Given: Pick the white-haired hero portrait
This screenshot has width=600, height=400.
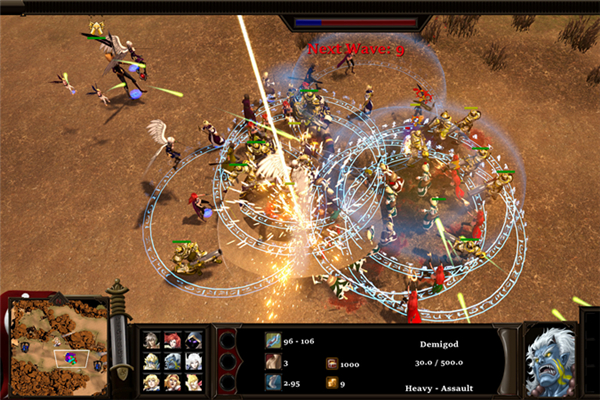Looking at the screenshot, I should tap(193, 361).
